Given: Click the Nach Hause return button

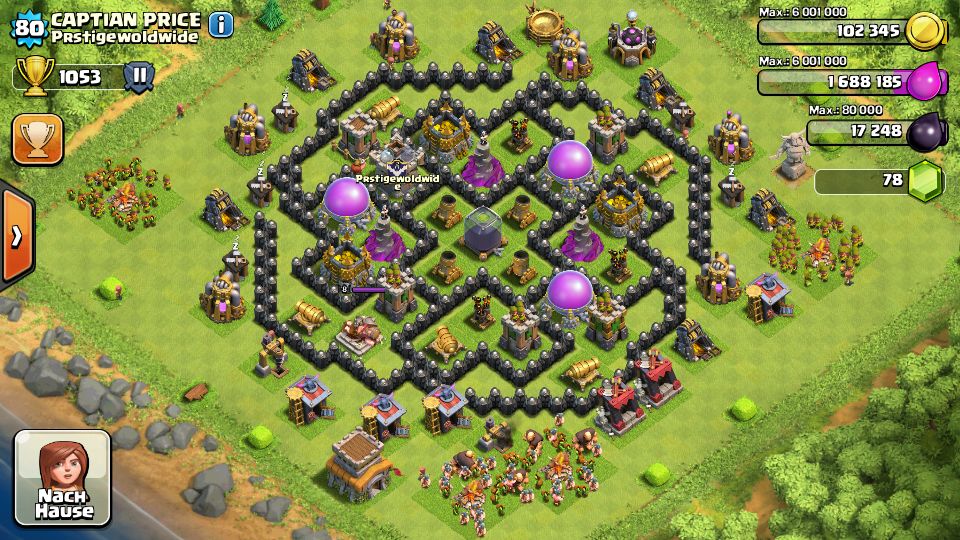Looking at the screenshot, I should point(62,478).
